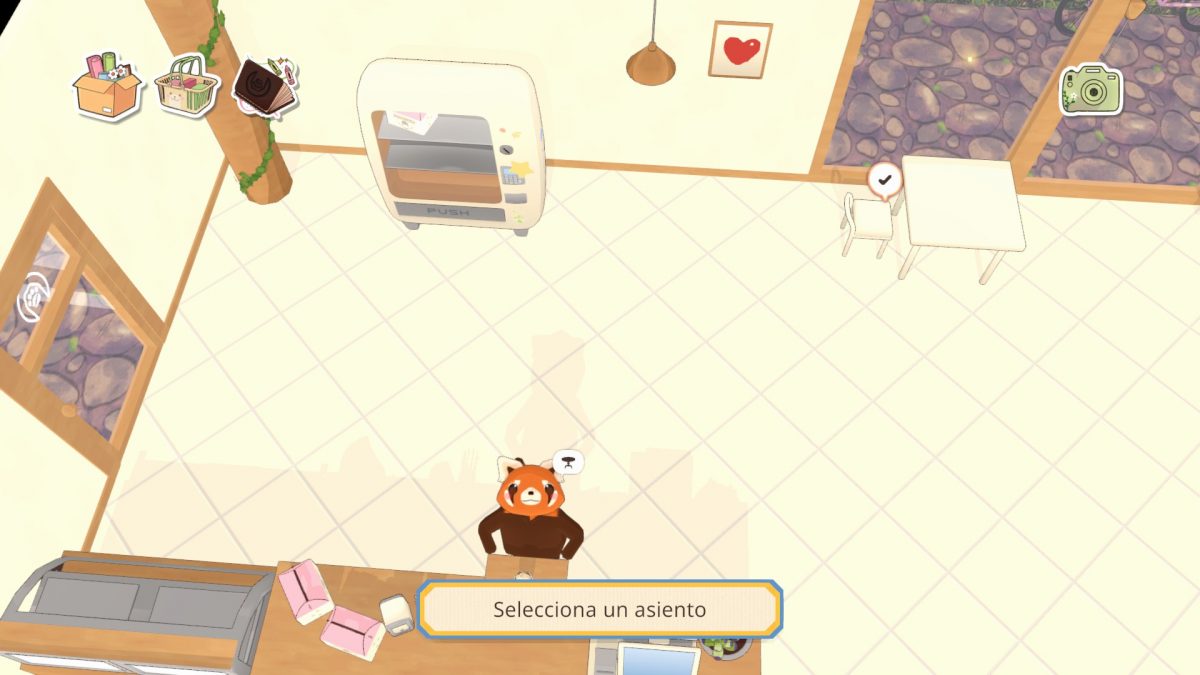The height and width of the screenshot is (675, 1200).
Task: Open the green shopping basket icon
Action: point(187,86)
